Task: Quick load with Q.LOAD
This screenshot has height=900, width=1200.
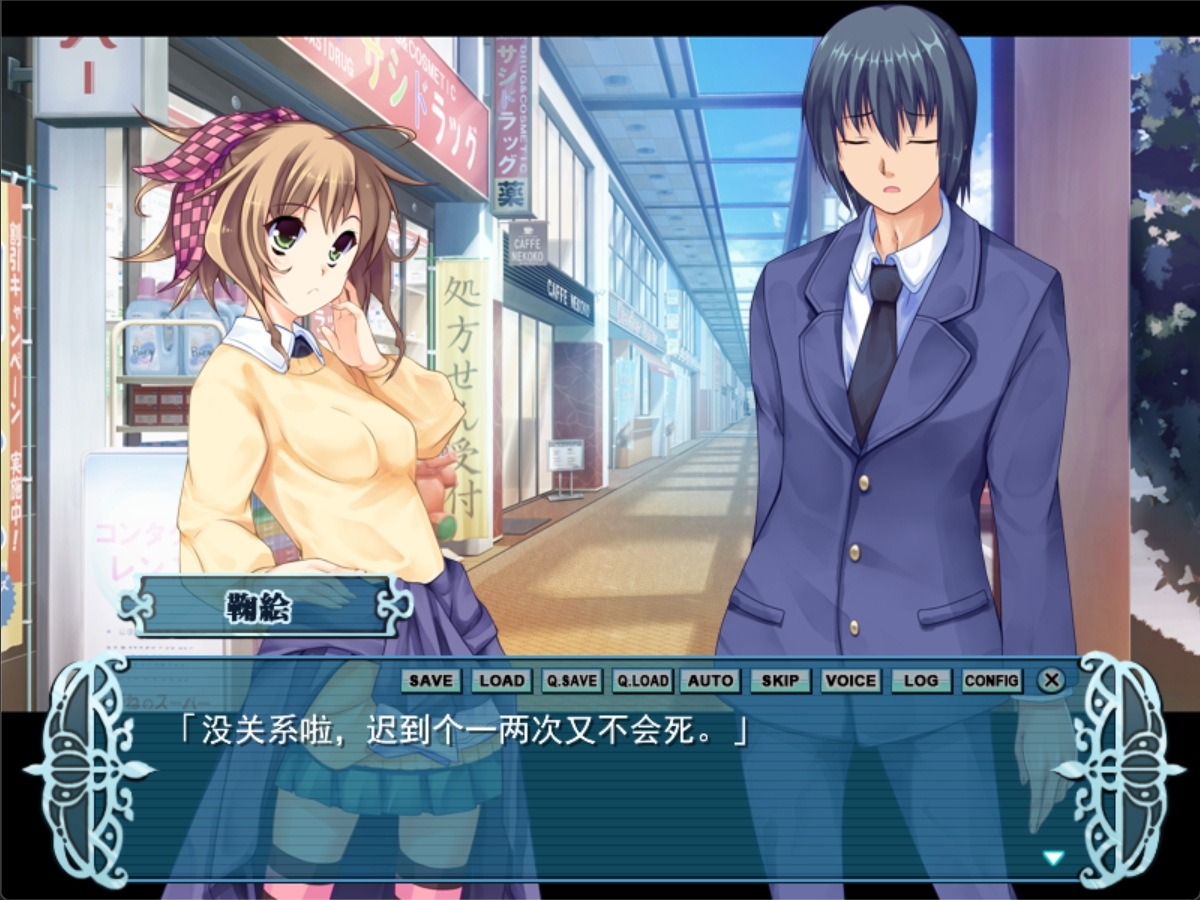Action: pos(641,681)
